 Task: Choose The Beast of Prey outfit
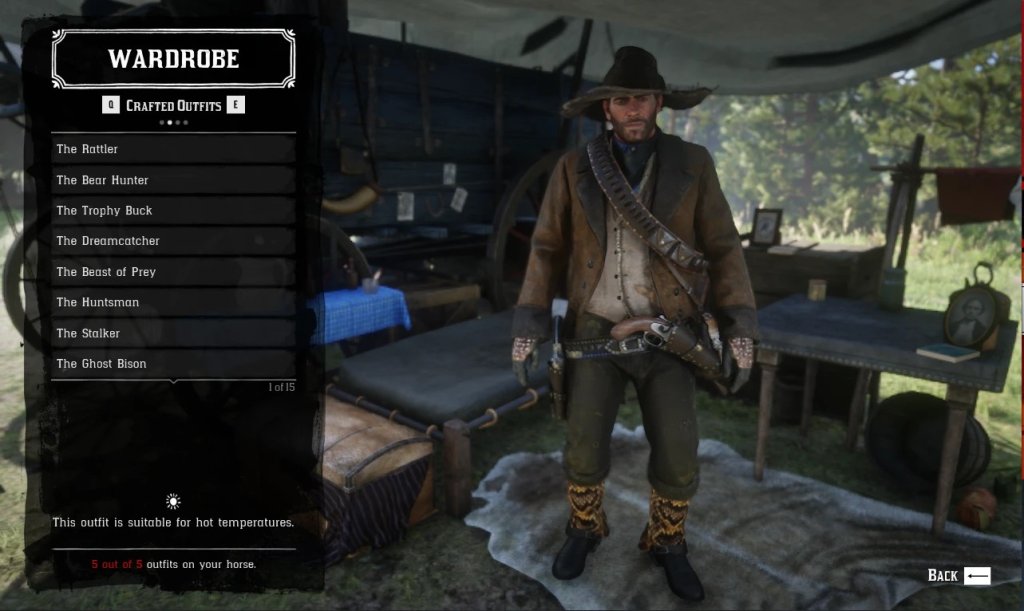click(173, 272)
